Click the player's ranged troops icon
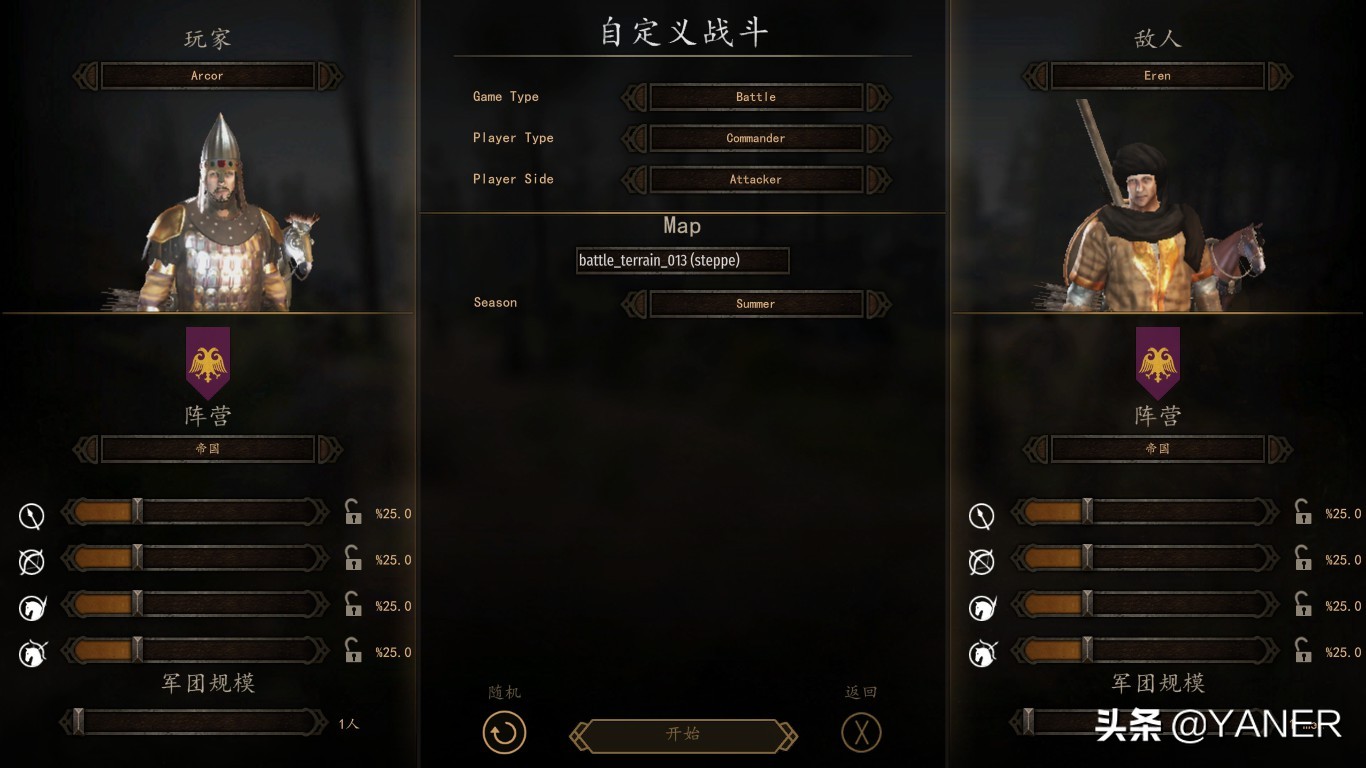 (x=31, y=561)
